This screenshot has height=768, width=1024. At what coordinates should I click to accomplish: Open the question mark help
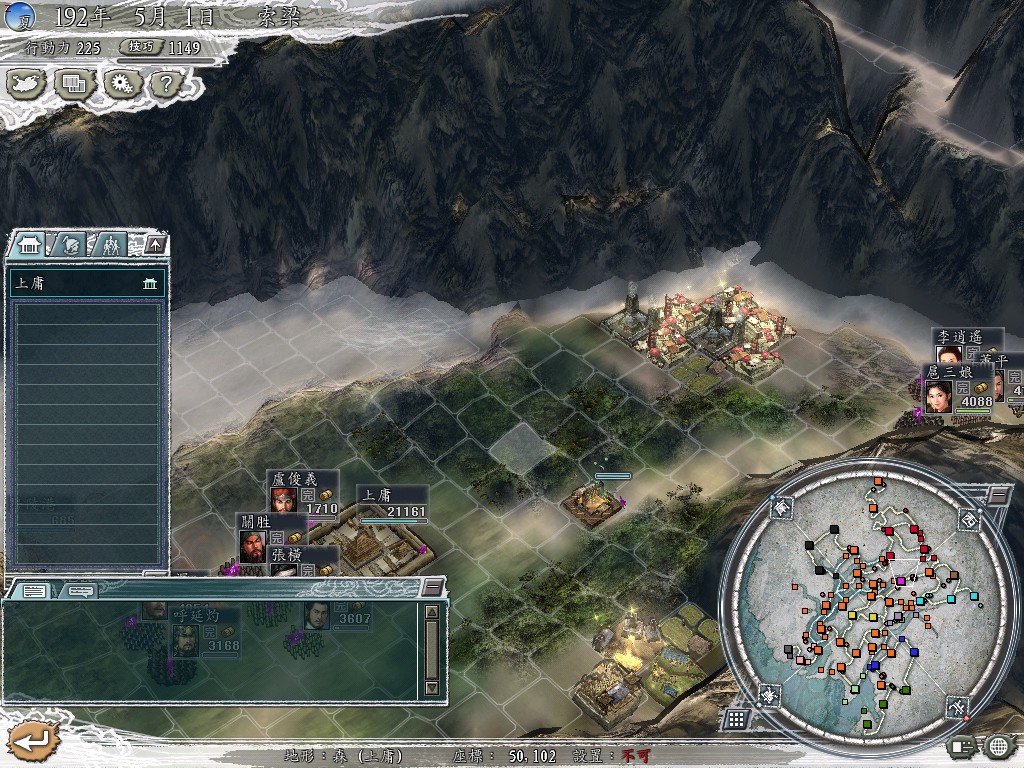pyautogui.click(x=162, y=83)
